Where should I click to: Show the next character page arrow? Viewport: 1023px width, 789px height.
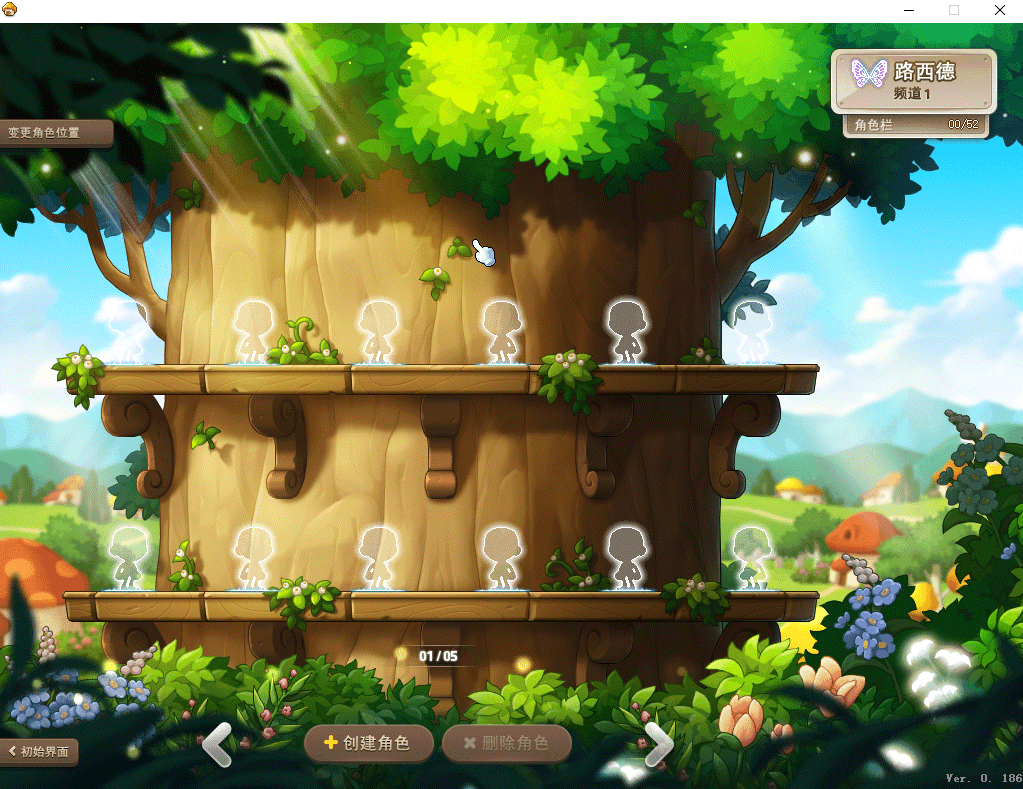658,744
